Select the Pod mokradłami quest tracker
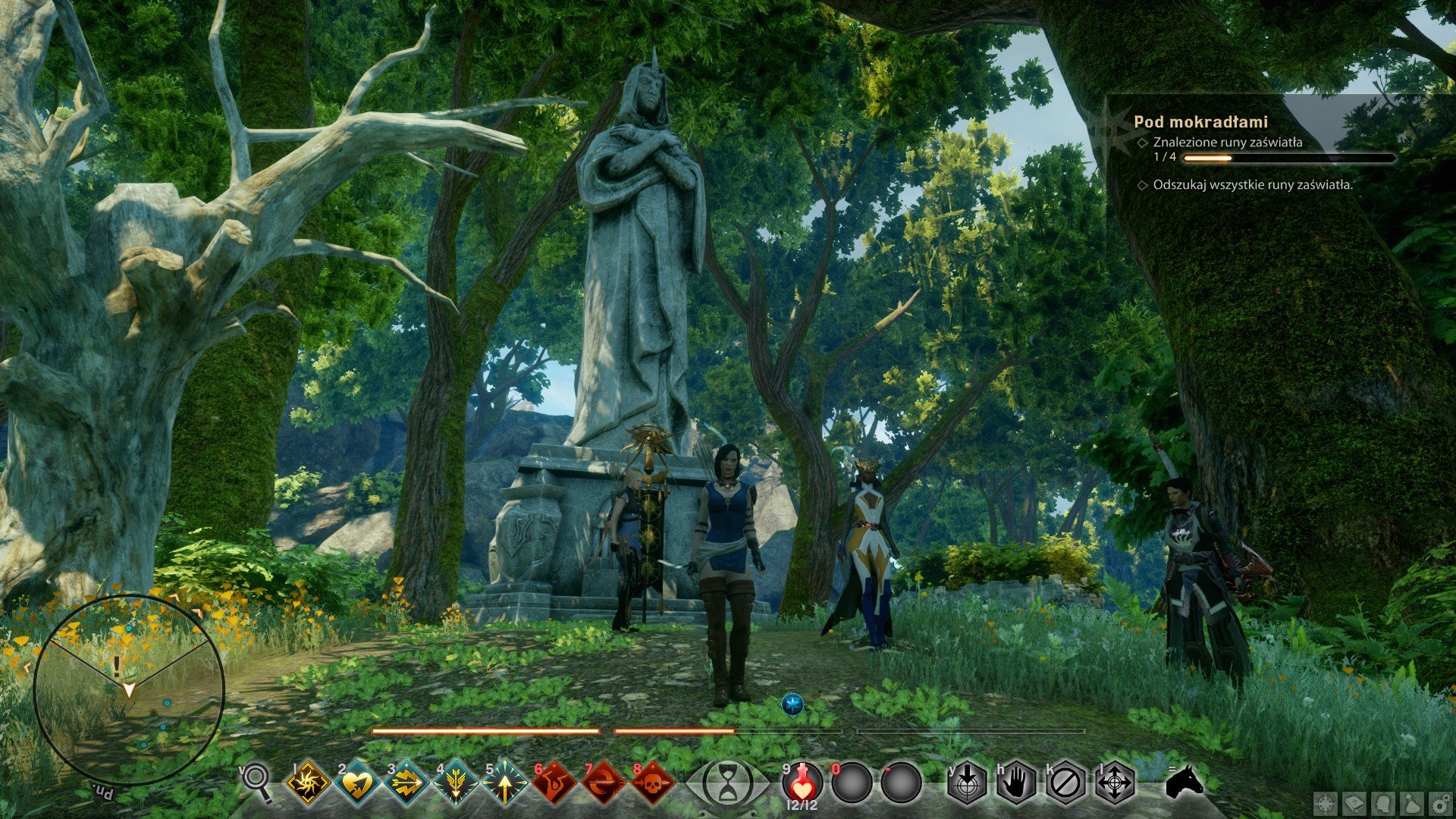 1200,121
